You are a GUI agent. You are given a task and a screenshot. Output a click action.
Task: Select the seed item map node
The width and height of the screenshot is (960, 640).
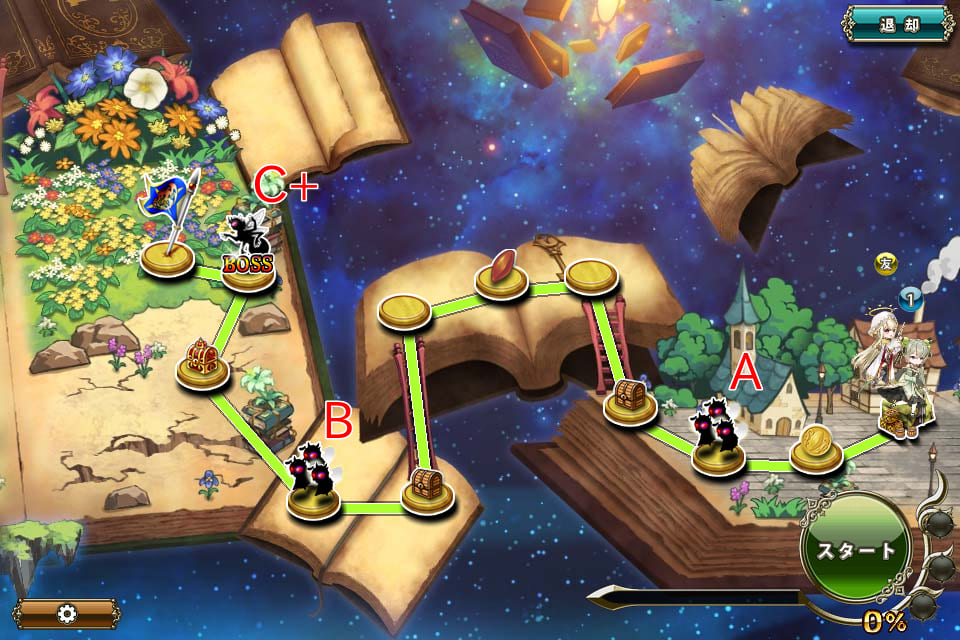click(x=501, y=273)
